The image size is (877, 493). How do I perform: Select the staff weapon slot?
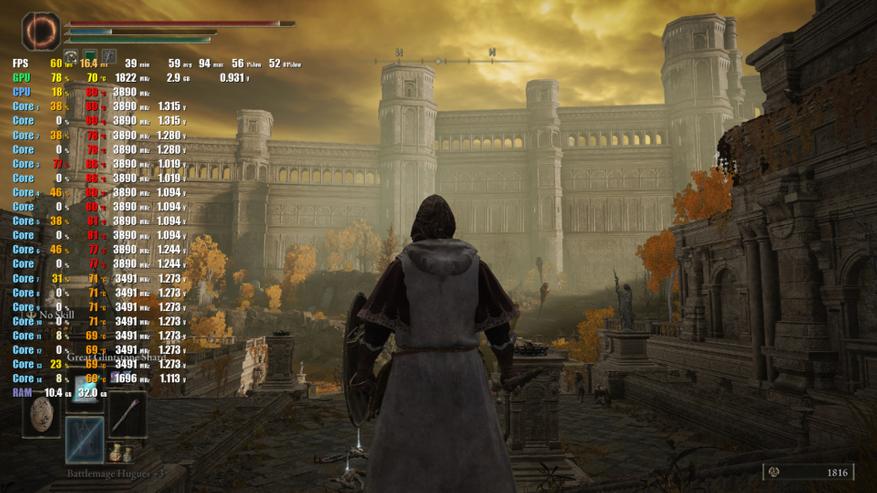coord(127,413)
